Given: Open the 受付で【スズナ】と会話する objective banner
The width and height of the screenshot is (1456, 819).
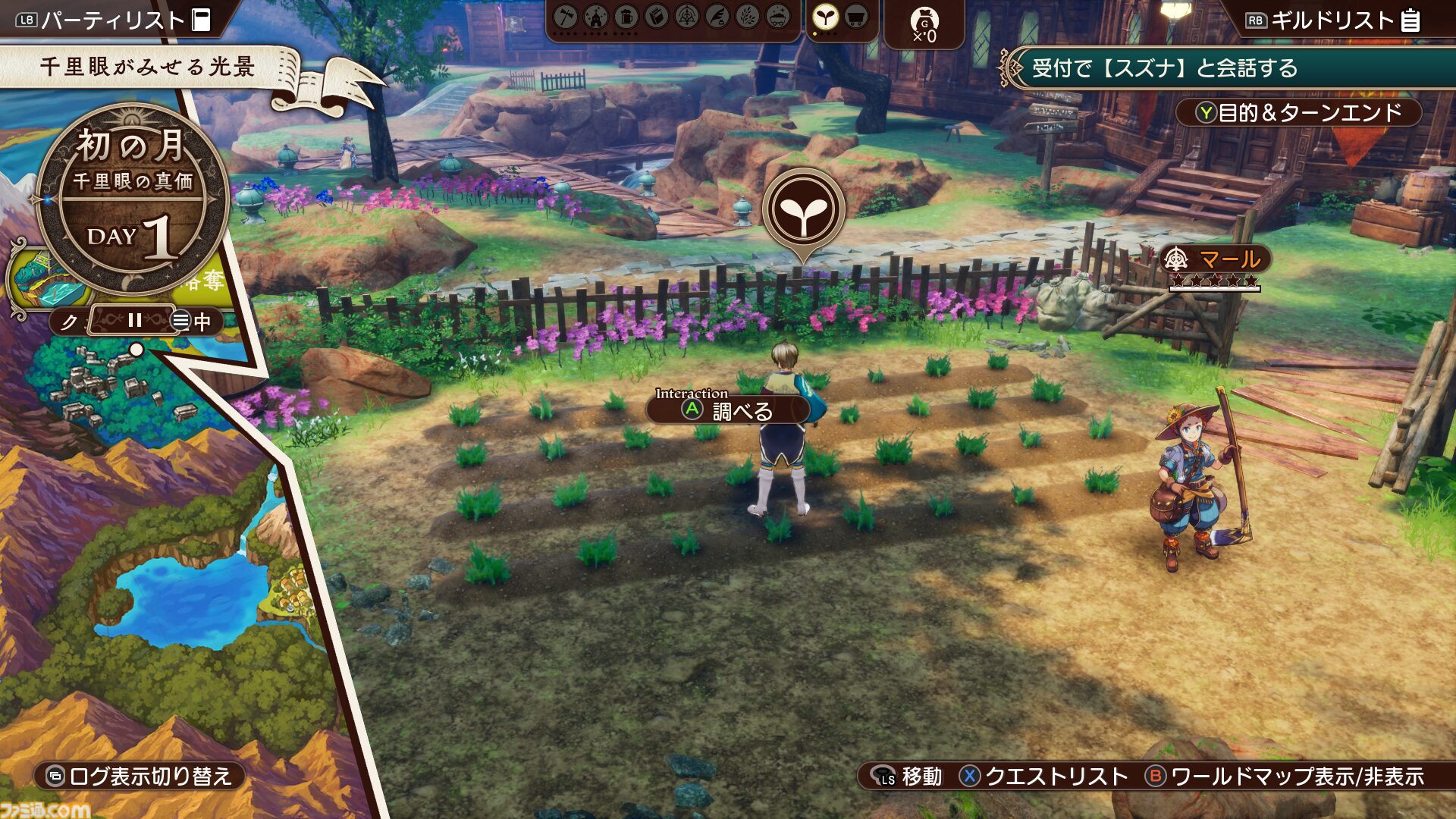Looking at the screenshot, I should [1228, 68].
